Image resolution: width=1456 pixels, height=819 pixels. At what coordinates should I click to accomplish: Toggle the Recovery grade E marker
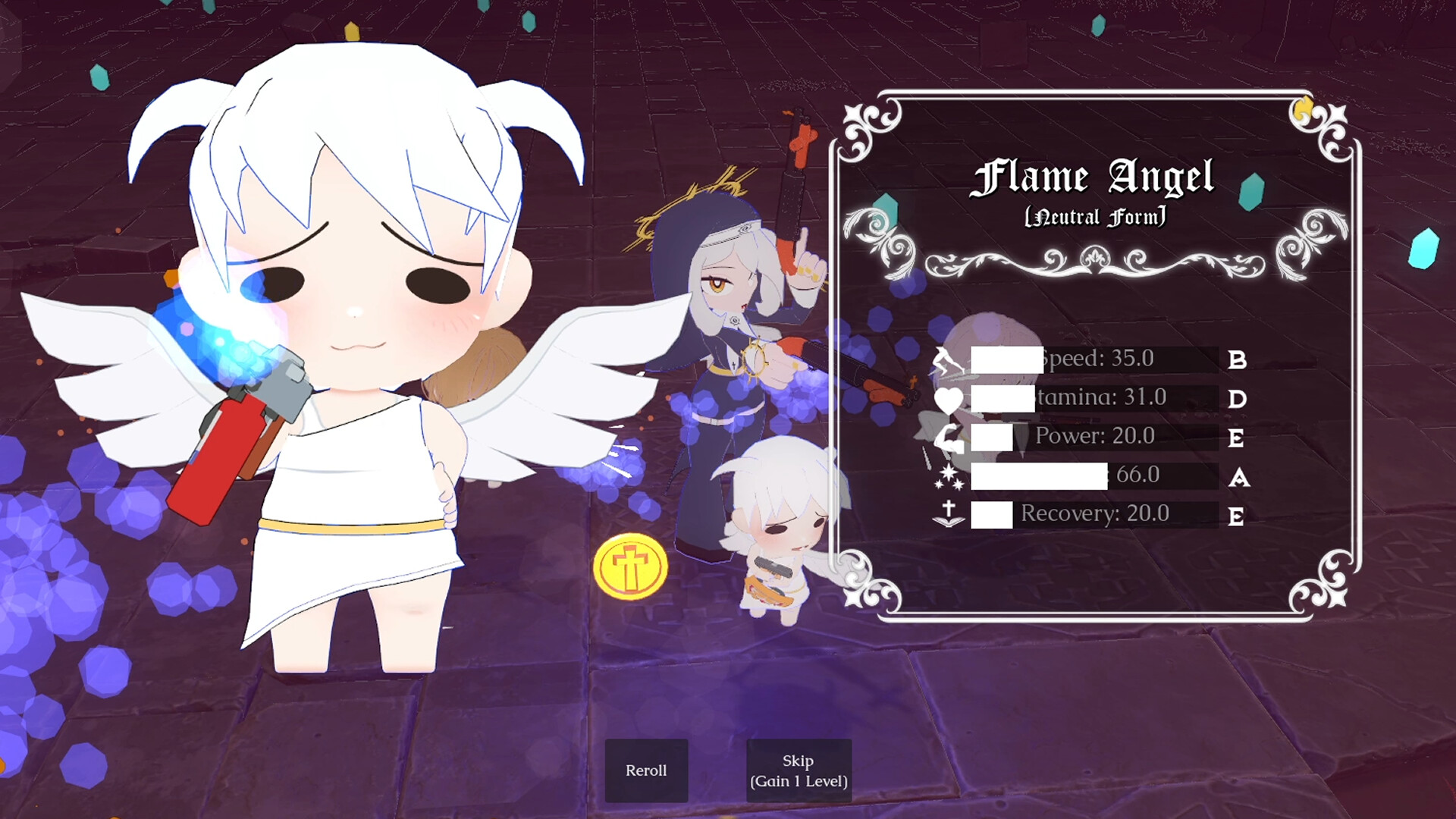point(1236,516)
